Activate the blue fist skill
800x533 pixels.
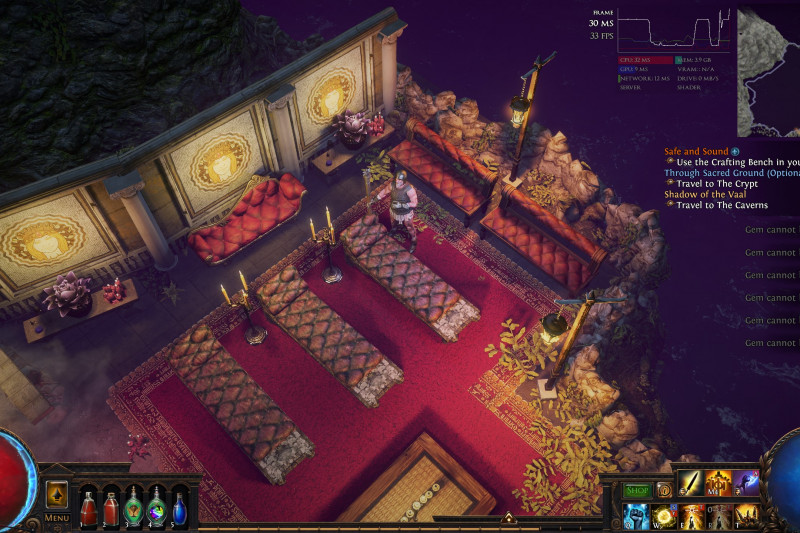[x=637, y=516]
